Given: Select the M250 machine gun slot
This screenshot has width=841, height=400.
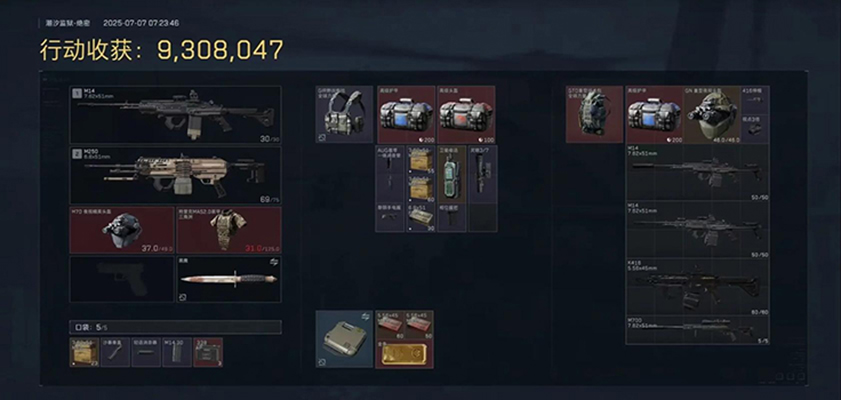Looking at the screenshot, I should pyautogui.click(x=175, y=174).
